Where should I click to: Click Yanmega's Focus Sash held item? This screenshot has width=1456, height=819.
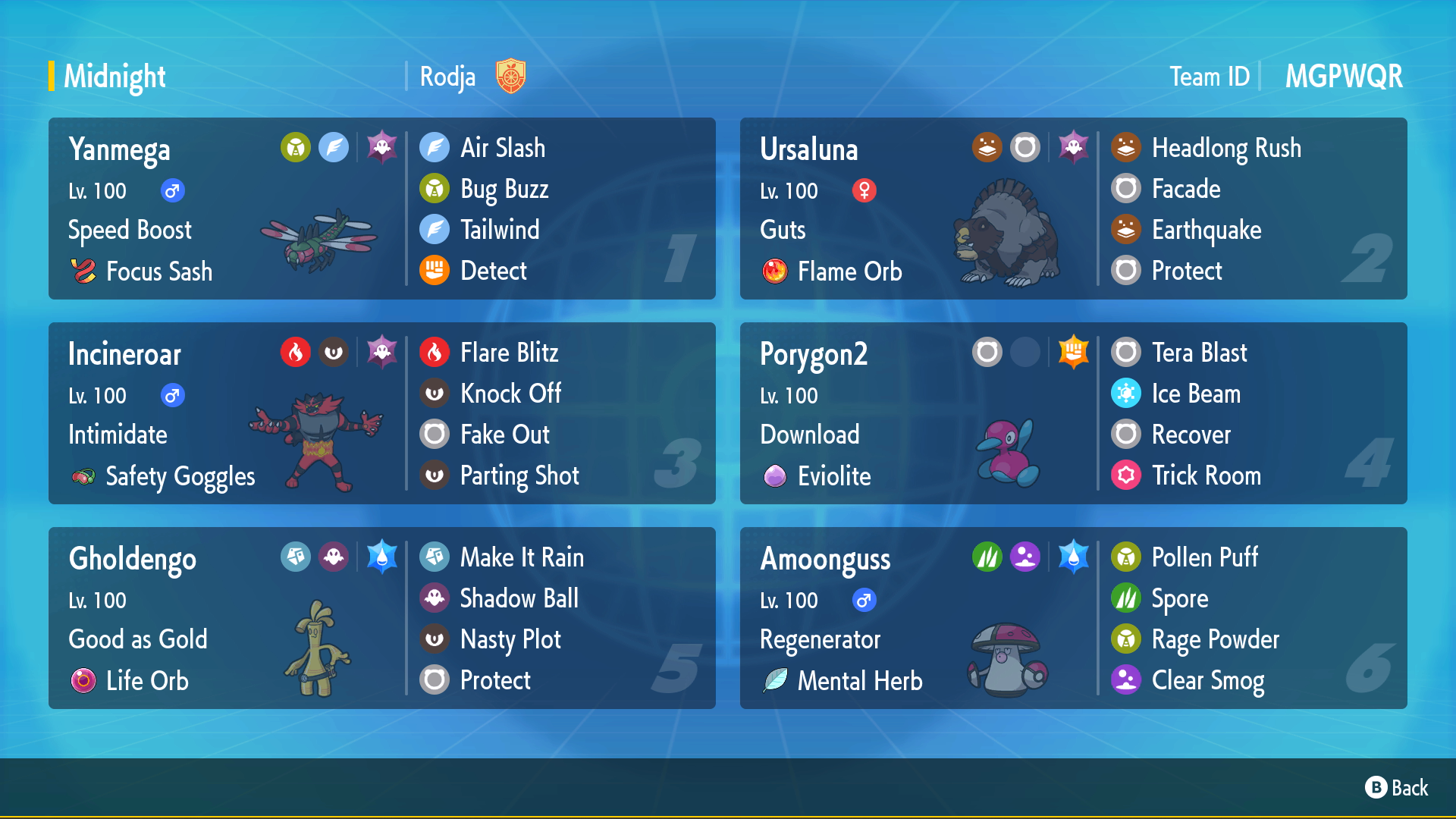point(158,271)
